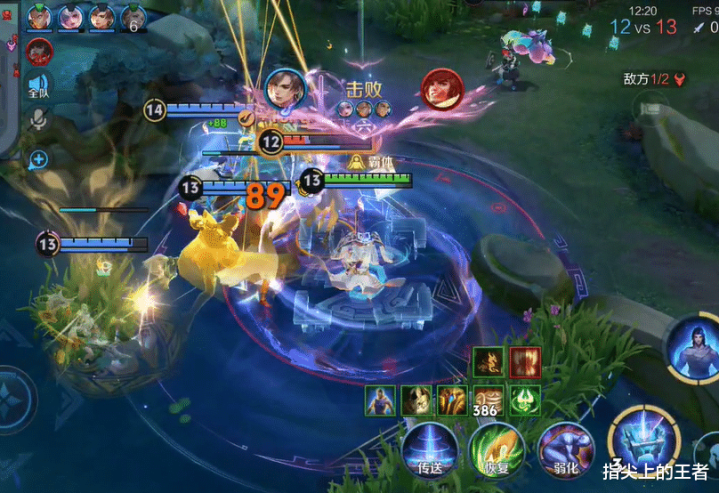The width and height of the screenshot is (719, 493).
Task: Select the golden flame item icon
Action: click(489, 362)
